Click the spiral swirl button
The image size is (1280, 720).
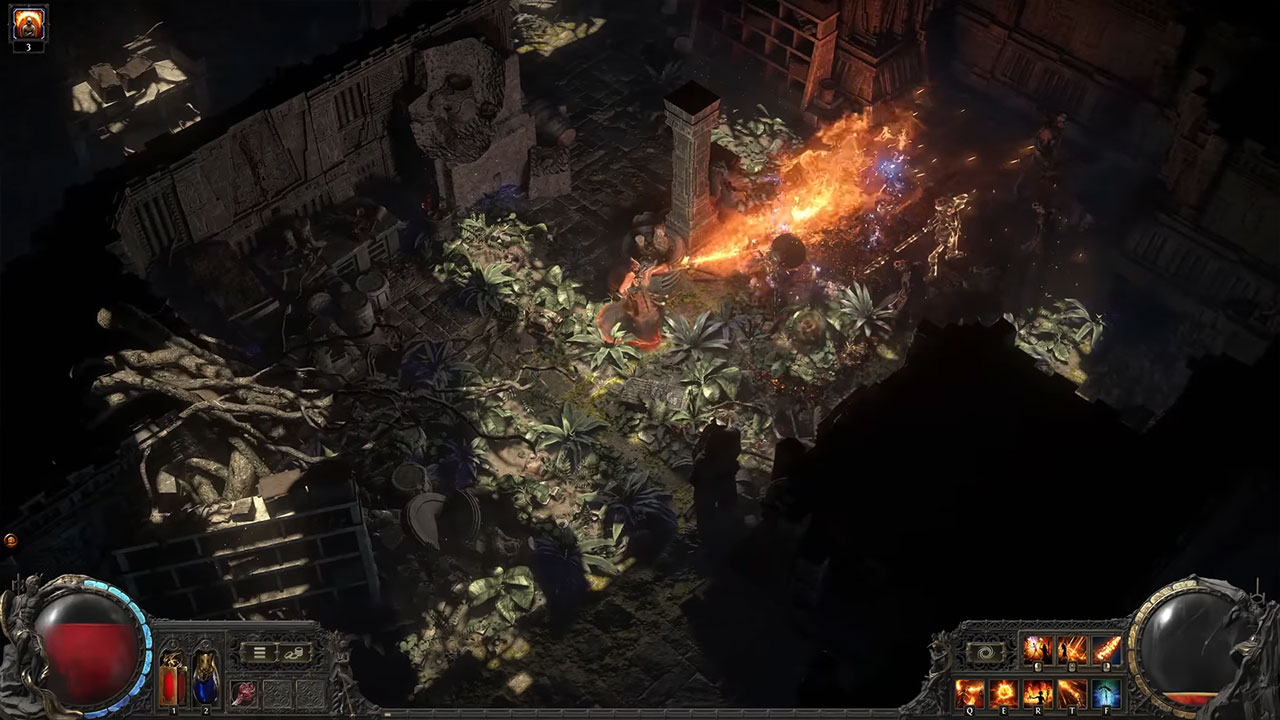pos(984,652)
